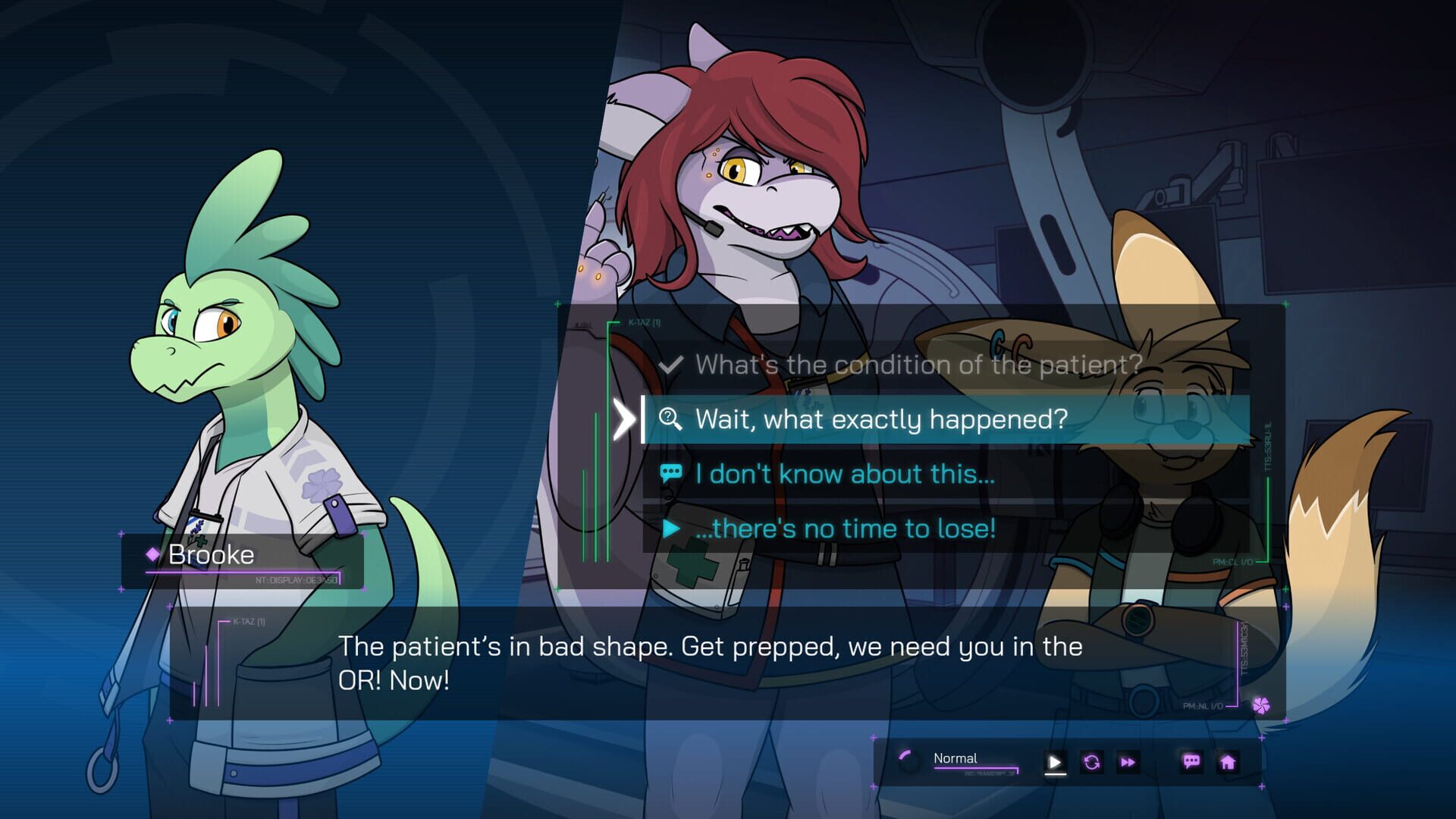Toggle the circular arrows auto-mode button
Viewport: 1456px width, 819px height.
(x=1092, y=762)
